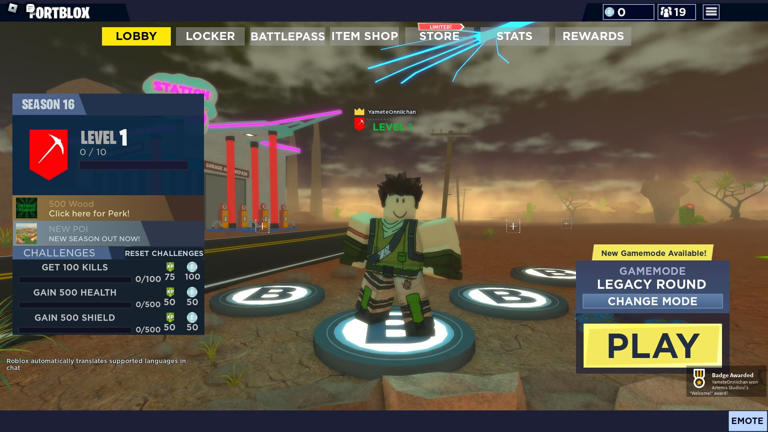Show the Stats tab
The height and width of the screenshot is (432, 768).
(x=514, y=36)
